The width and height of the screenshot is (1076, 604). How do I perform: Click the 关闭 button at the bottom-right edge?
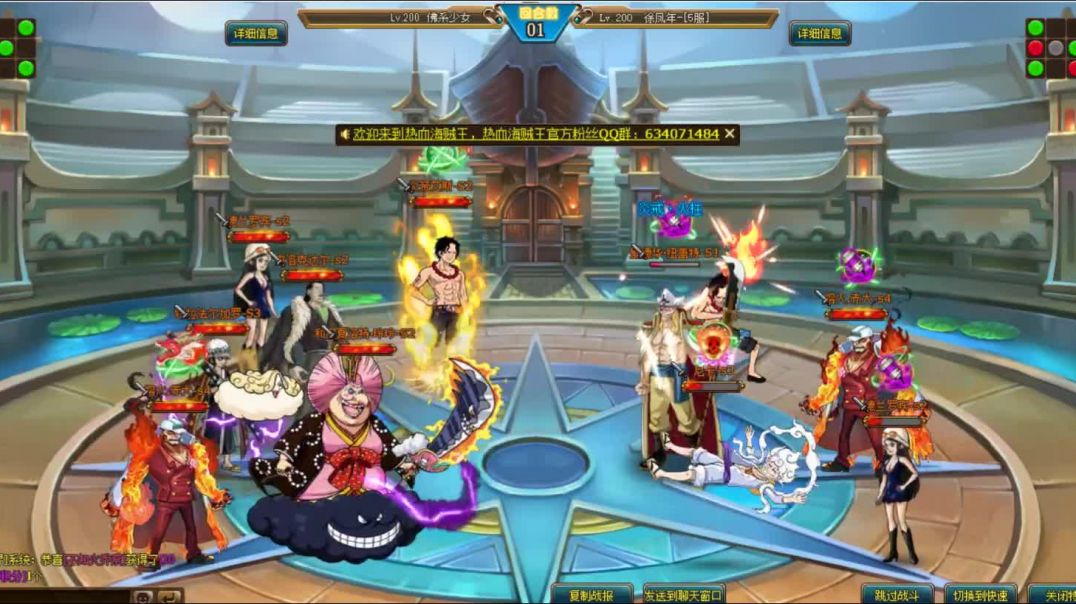[x=1053, y=595]
